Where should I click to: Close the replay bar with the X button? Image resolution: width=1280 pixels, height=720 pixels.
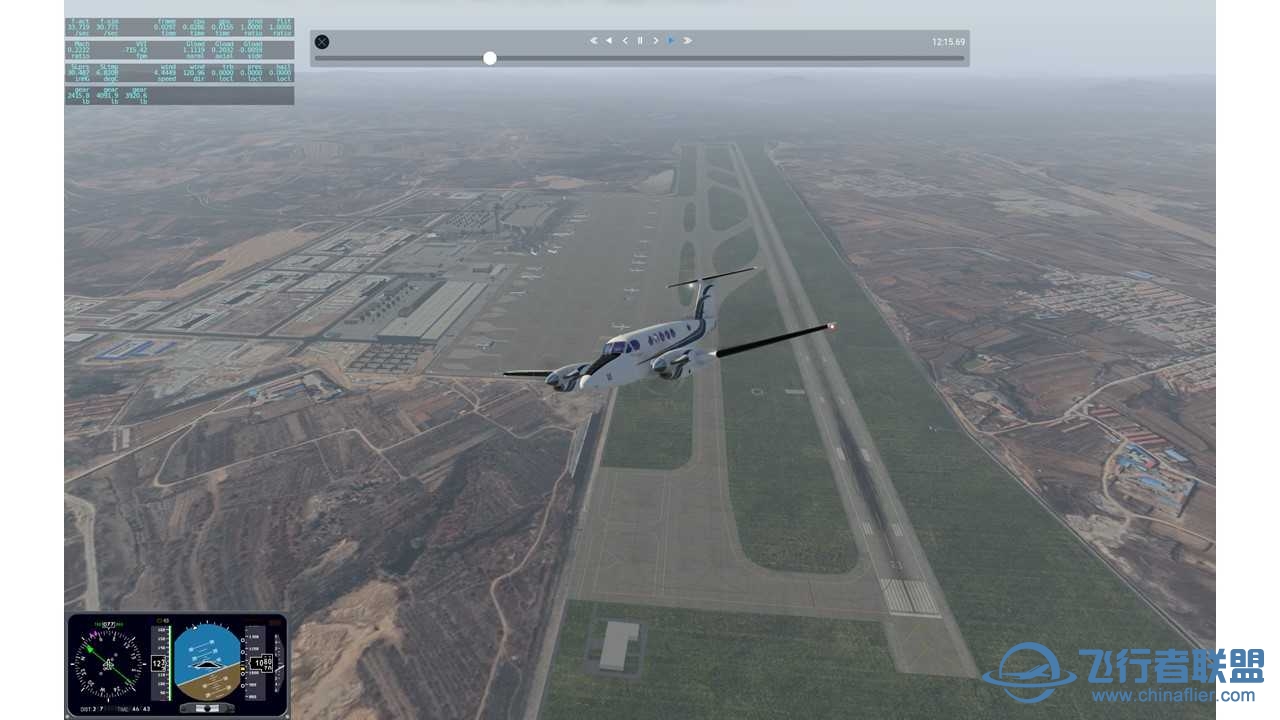click(322, 42)
